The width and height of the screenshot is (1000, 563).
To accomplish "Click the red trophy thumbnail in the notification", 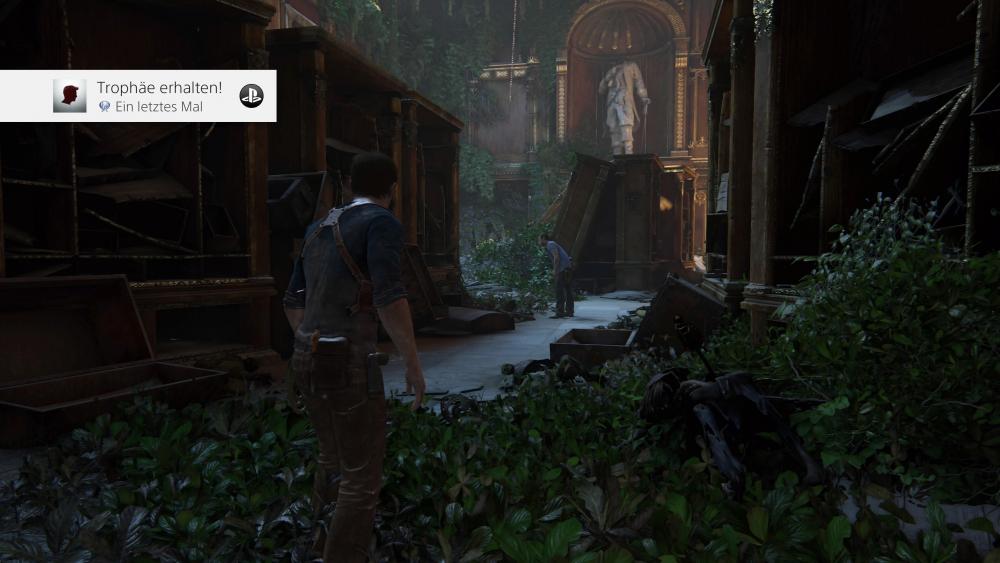I will (70, 96).
